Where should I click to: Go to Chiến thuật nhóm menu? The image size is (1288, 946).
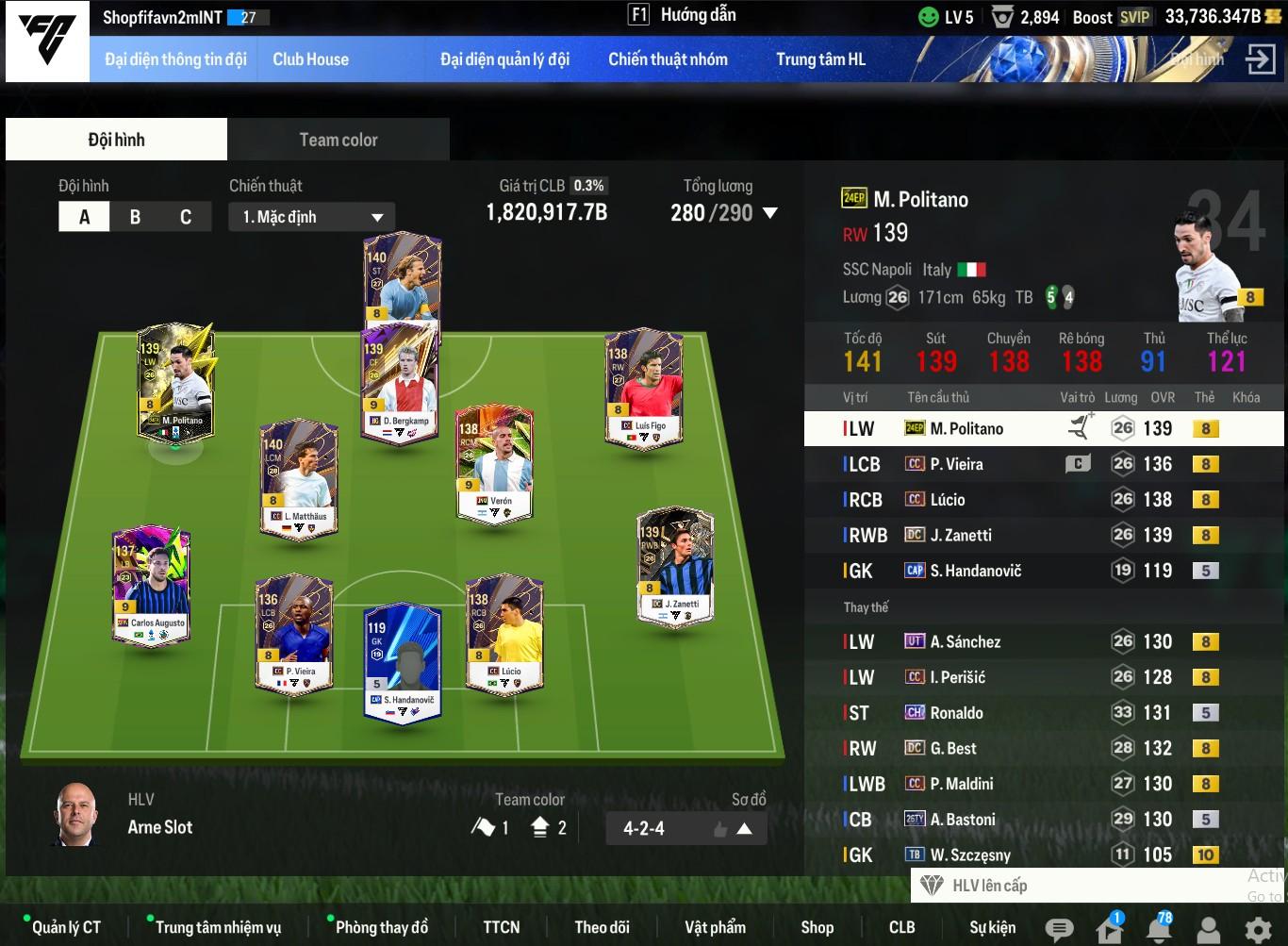[x=668, y=59]
